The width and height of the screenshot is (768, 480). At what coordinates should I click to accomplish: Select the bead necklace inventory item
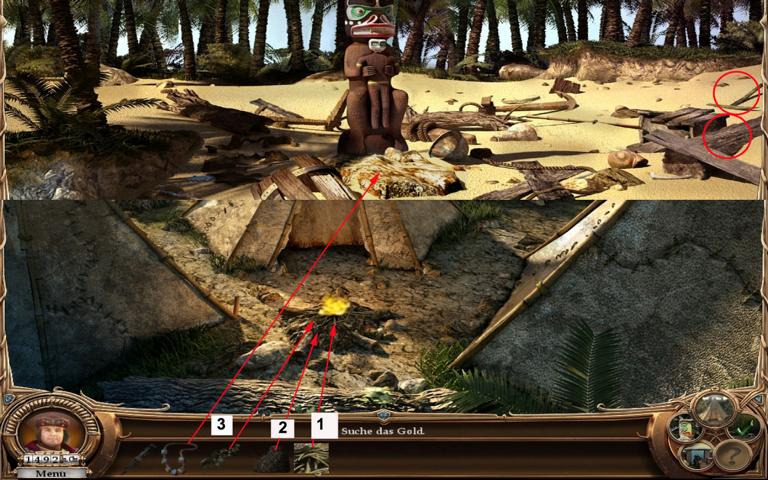point(177,457)
